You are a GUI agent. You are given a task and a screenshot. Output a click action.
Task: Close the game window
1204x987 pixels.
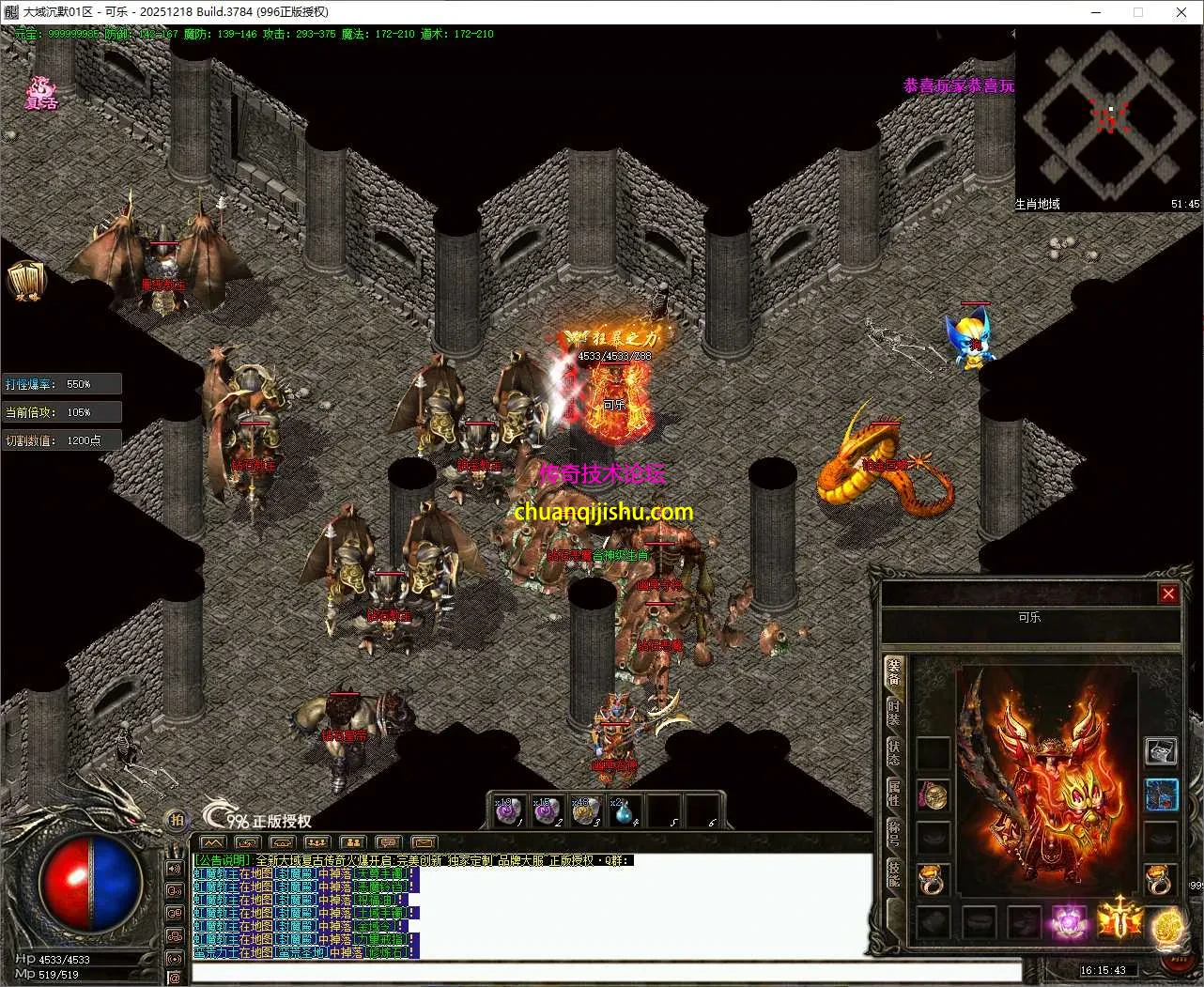click(1181, 12)
